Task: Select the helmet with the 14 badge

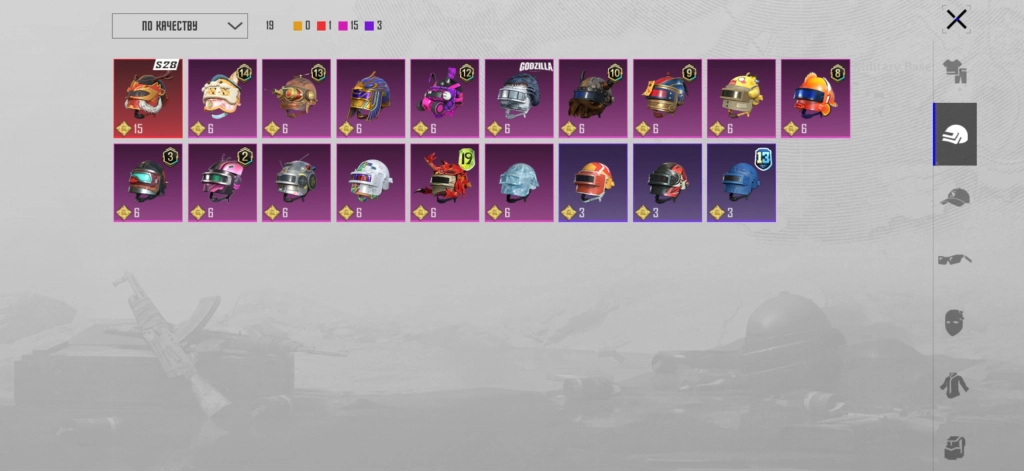Action: point(222,98)
